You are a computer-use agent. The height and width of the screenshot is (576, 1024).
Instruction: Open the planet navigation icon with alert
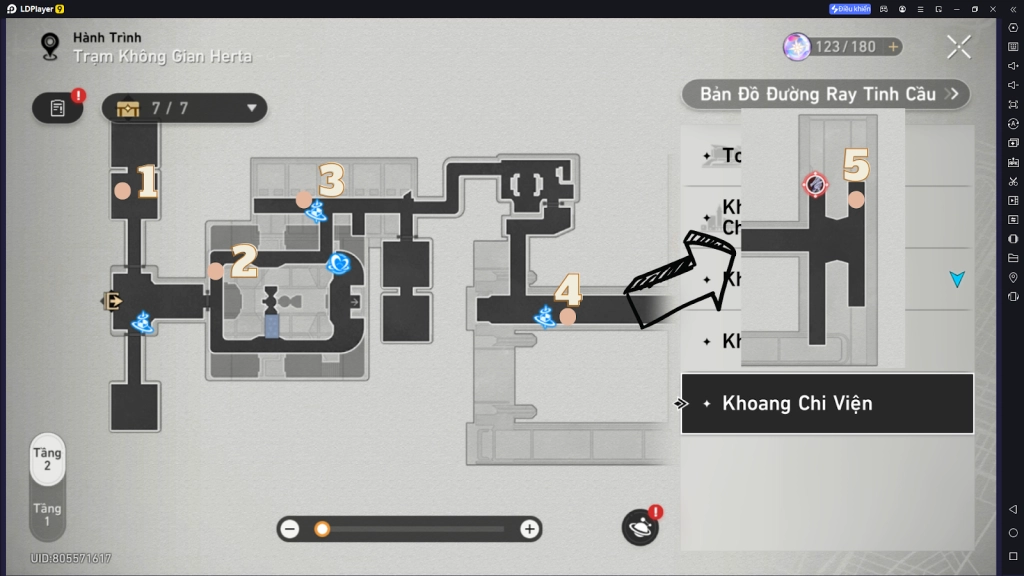tap(639, 527)
